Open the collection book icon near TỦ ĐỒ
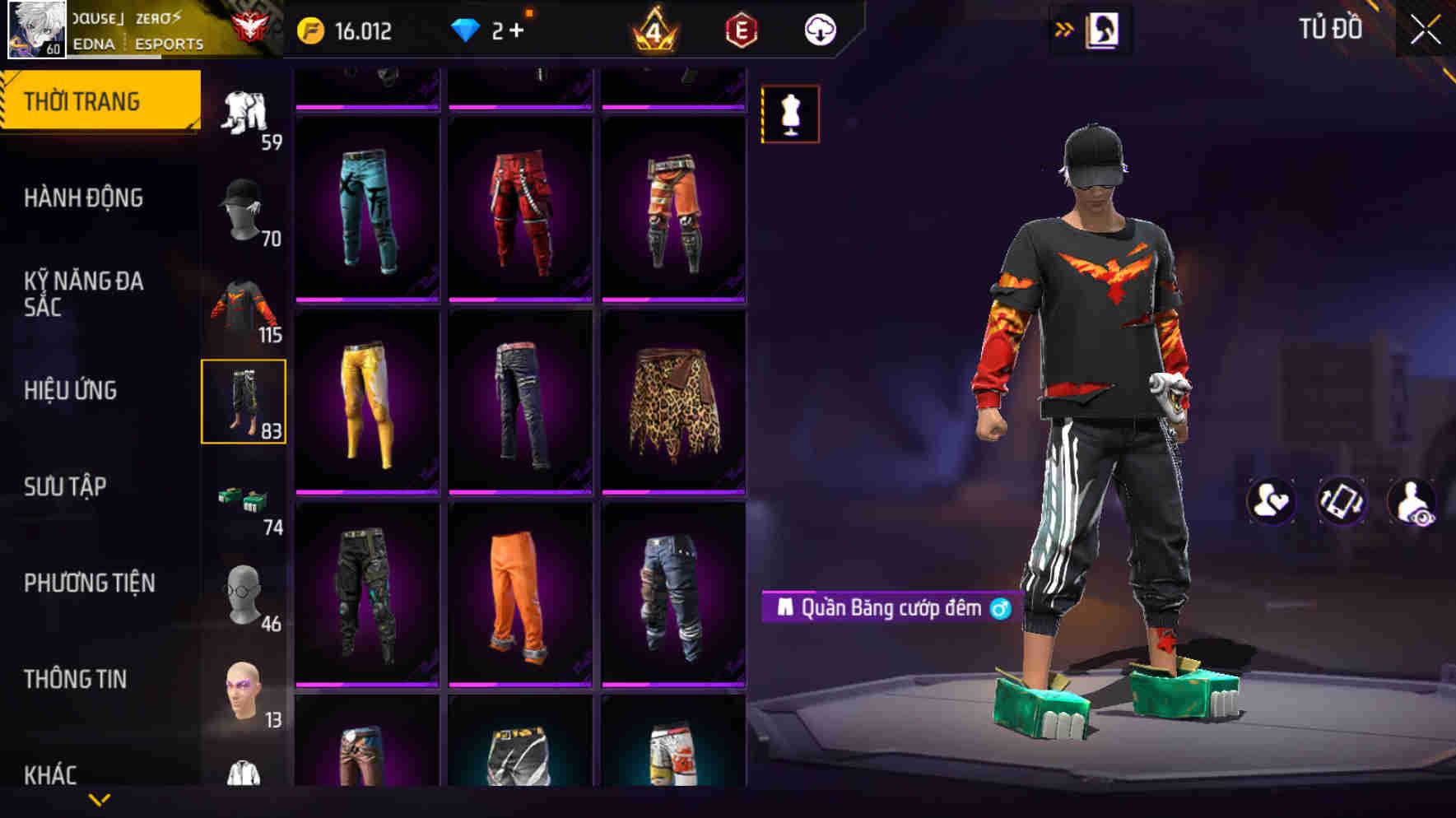1456x818 pixels. [1102, 29]
